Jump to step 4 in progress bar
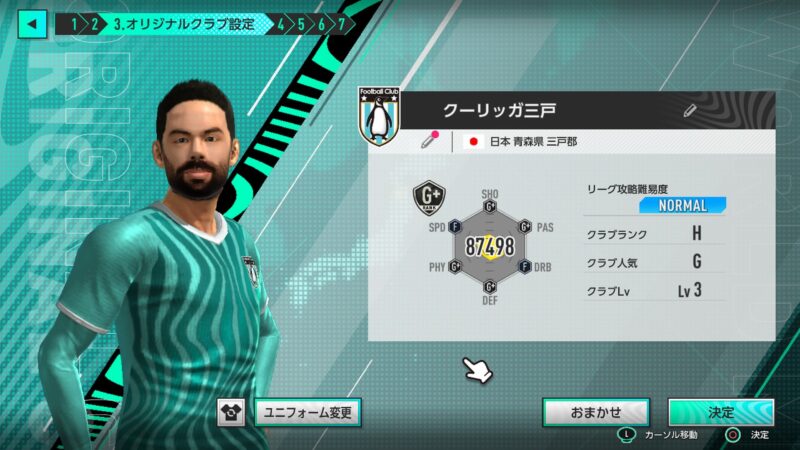 281,22
